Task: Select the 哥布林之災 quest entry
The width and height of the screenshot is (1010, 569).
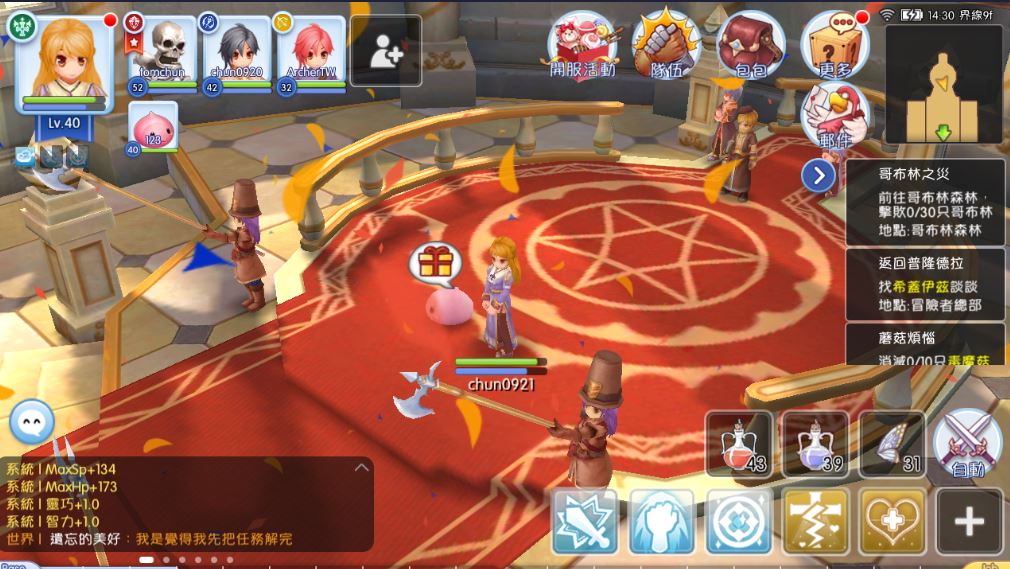Action: (926, 203)
